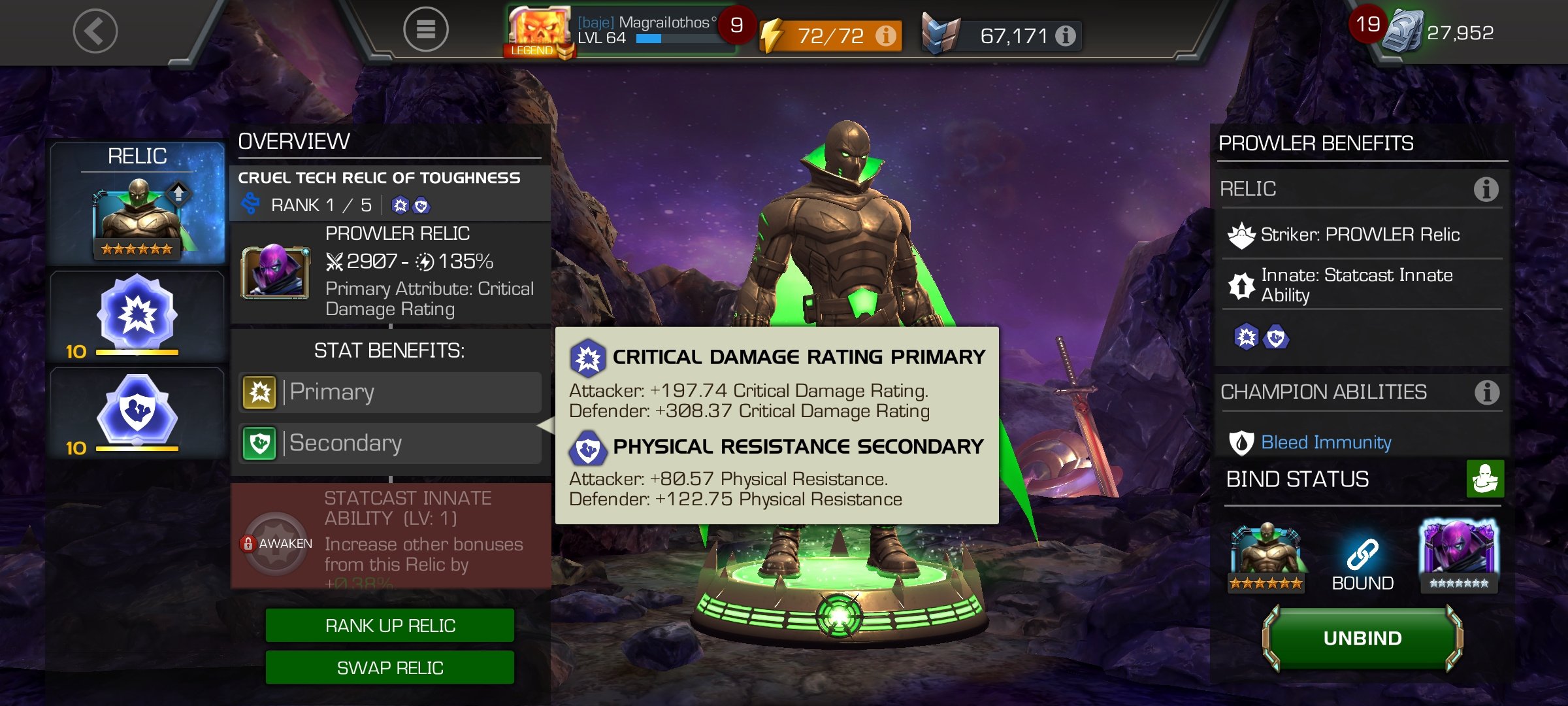
Task: Show the Secondary stat benefit
Action: pos(390,443)
